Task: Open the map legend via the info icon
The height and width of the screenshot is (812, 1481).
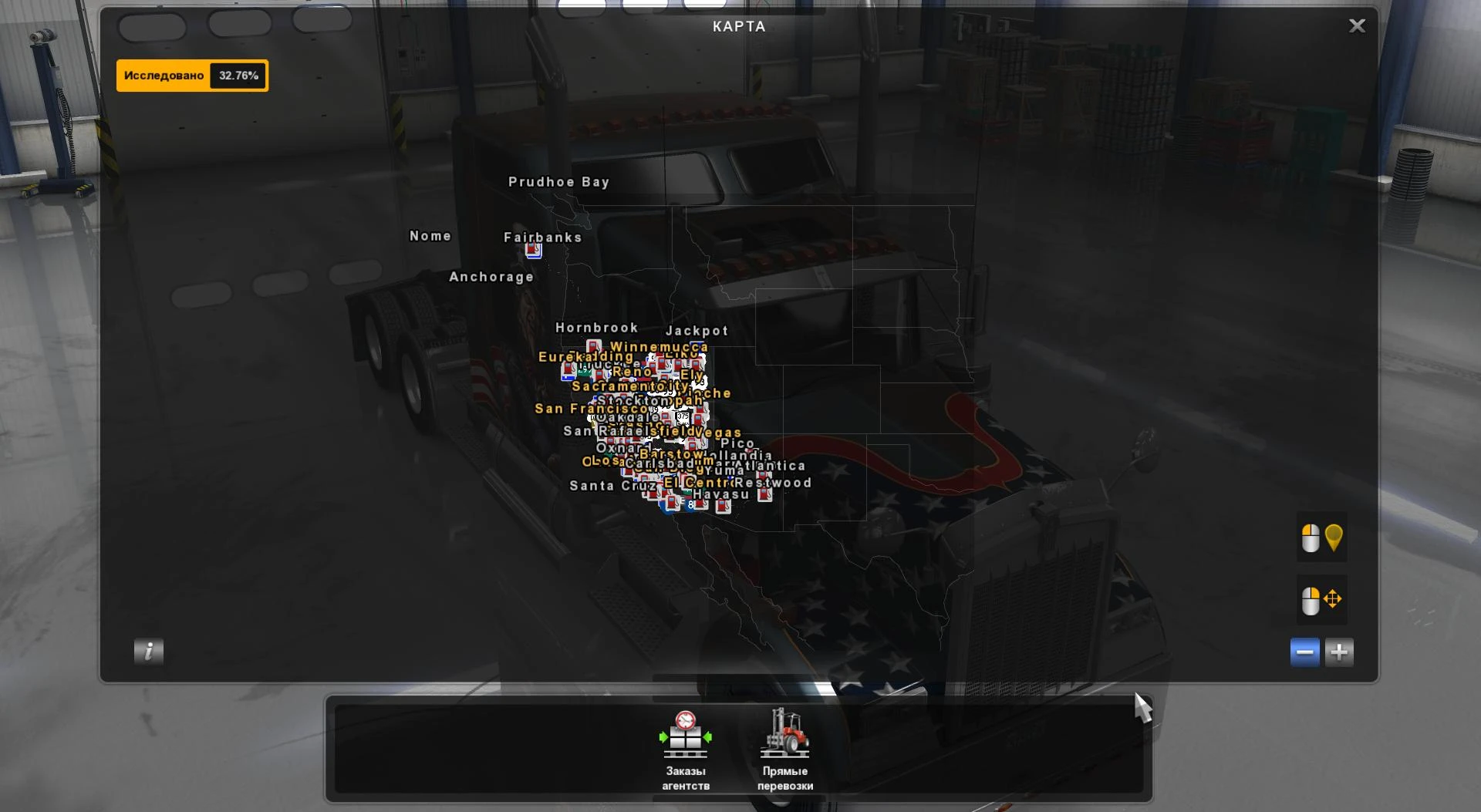Action: pos(148,652)
